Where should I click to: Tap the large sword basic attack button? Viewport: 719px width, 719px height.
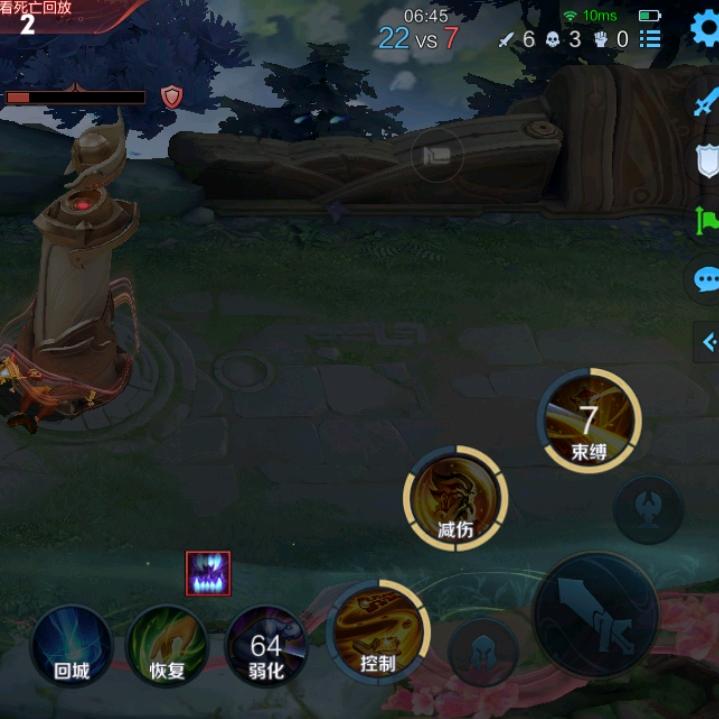click(596, 614)
